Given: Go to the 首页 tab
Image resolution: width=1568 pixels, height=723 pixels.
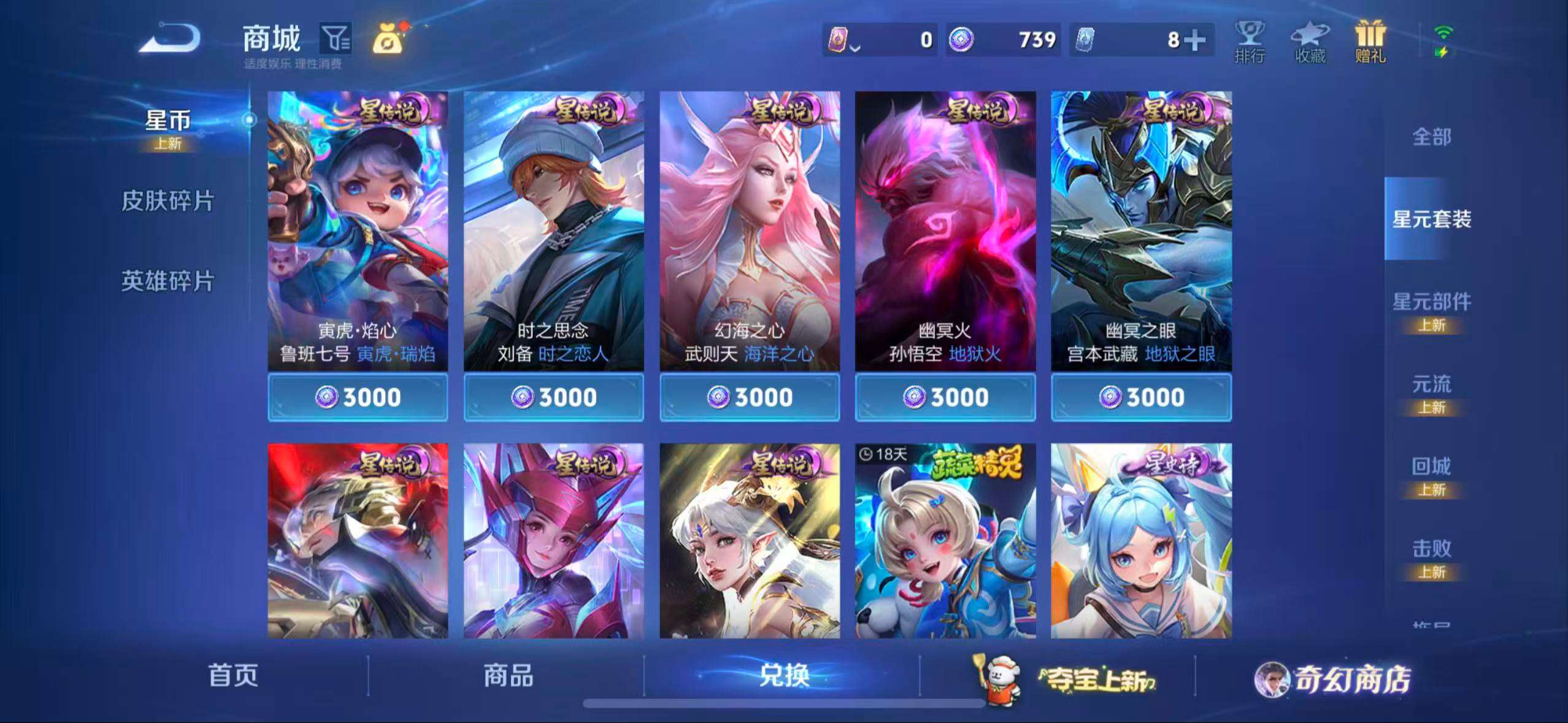Looking at the screenshot, I should [236, 677].
